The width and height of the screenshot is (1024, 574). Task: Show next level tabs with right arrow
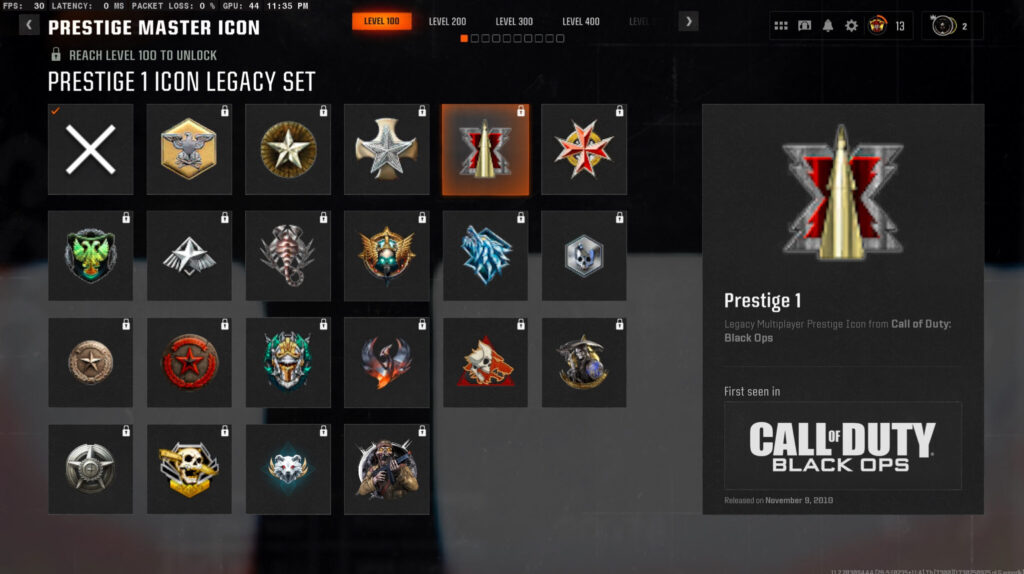point(688,22)
